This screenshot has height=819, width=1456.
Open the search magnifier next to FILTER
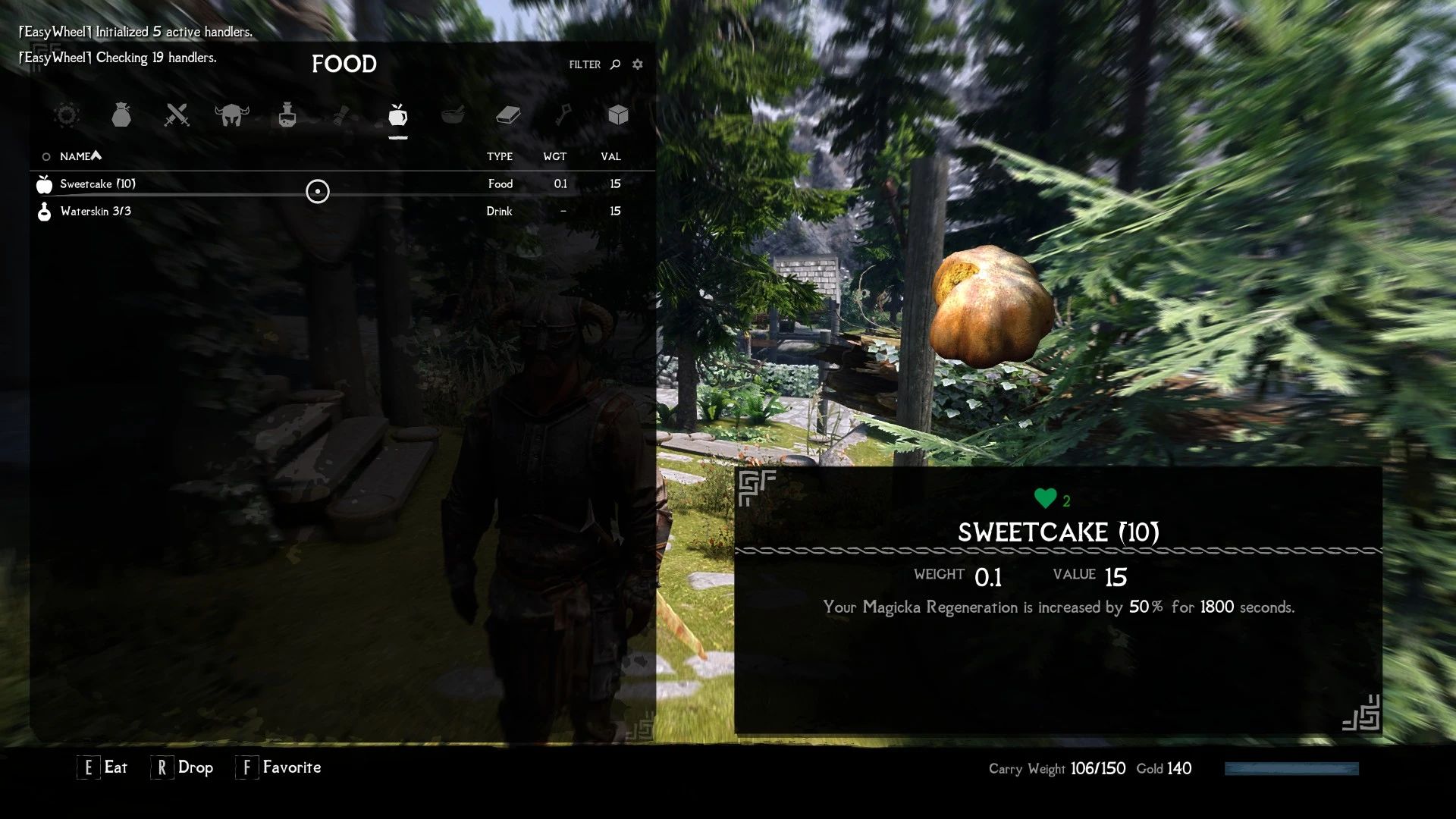[613, 64]
